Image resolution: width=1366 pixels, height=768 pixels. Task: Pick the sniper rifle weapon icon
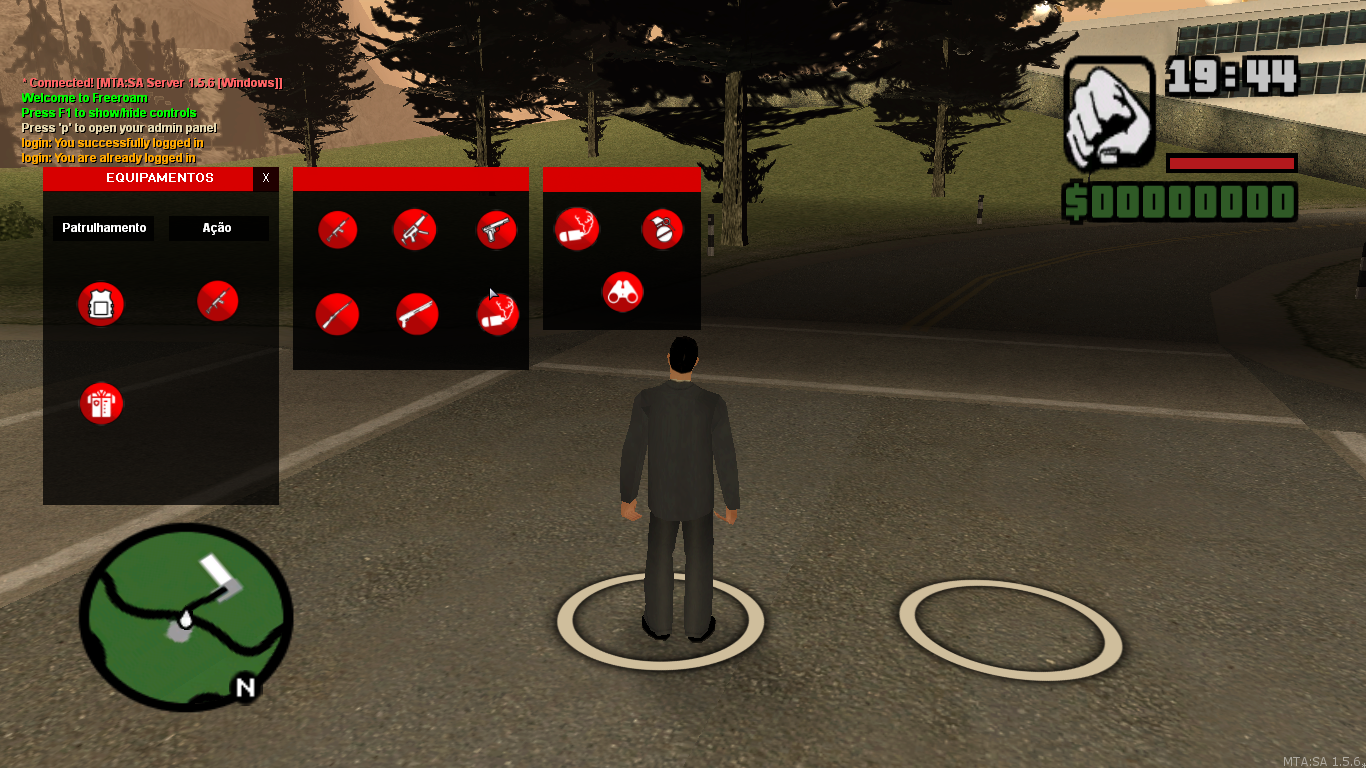pos(338,314)
